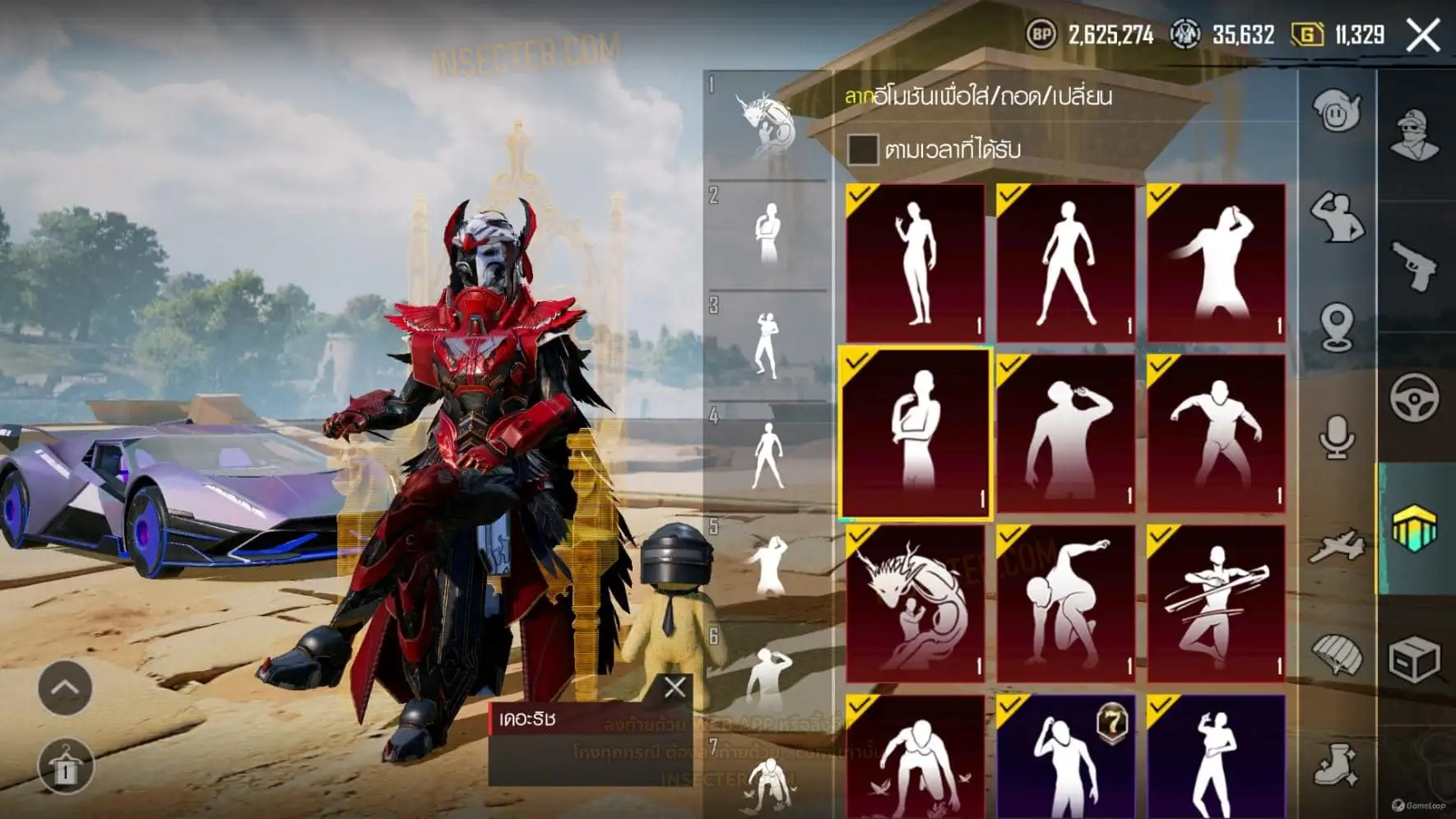Select the flexing muscle emote category
Viewport: 1456px width, 819px height.
1336,217
